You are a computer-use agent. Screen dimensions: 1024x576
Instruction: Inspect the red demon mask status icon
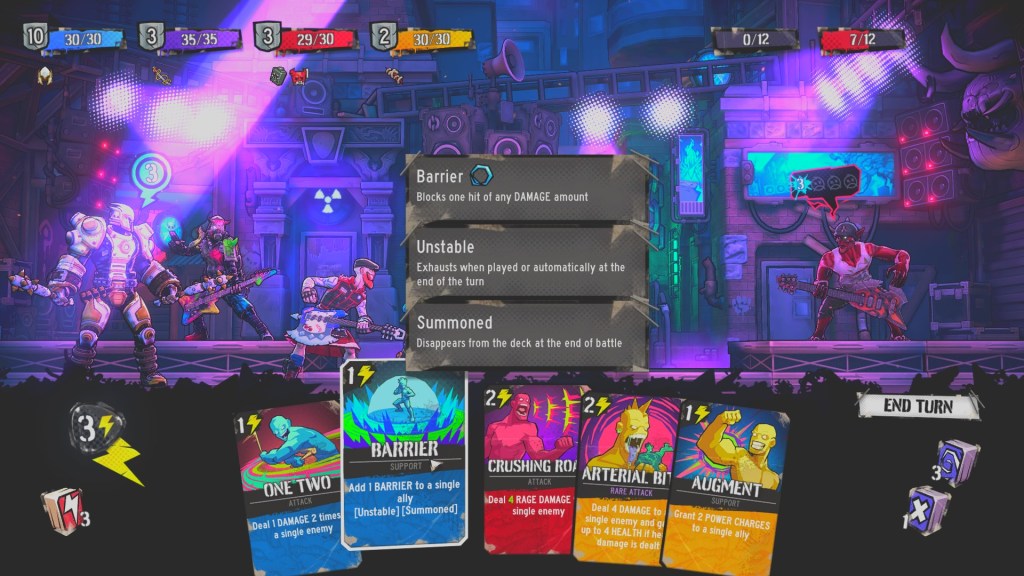[x=298, y=75]
